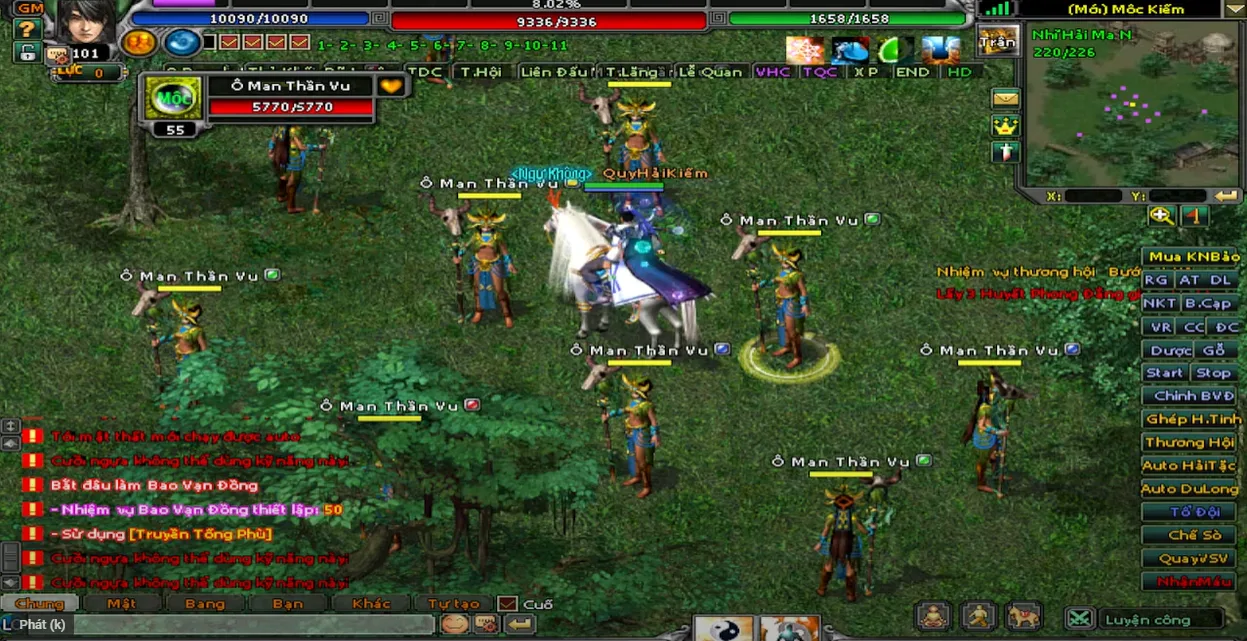Open the Tự tạo chat tab
The width and height of the screenshot is (1247, 641).
click(453, 604)
